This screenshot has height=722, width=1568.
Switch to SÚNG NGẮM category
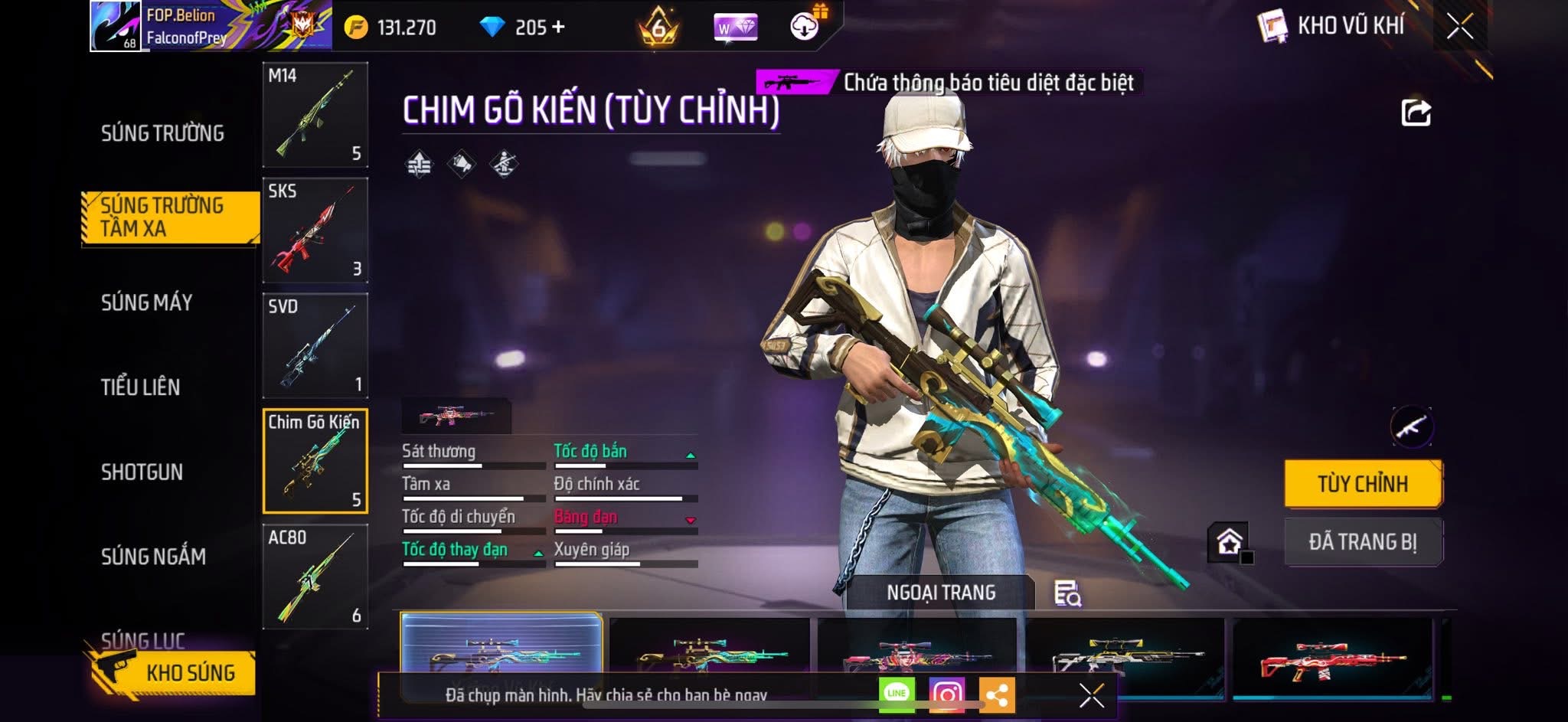click(x=153, y=557)
